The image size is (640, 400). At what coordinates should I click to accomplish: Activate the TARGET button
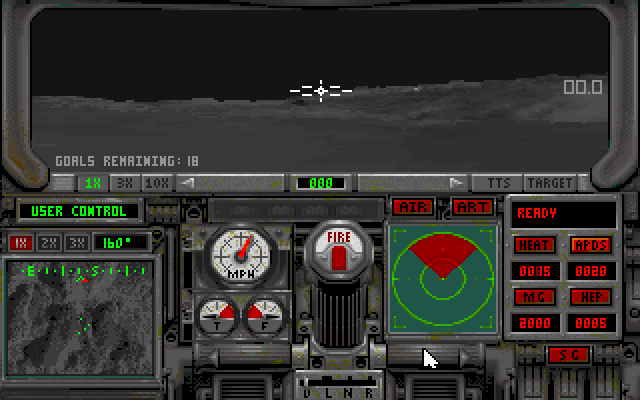click(550, 183)
